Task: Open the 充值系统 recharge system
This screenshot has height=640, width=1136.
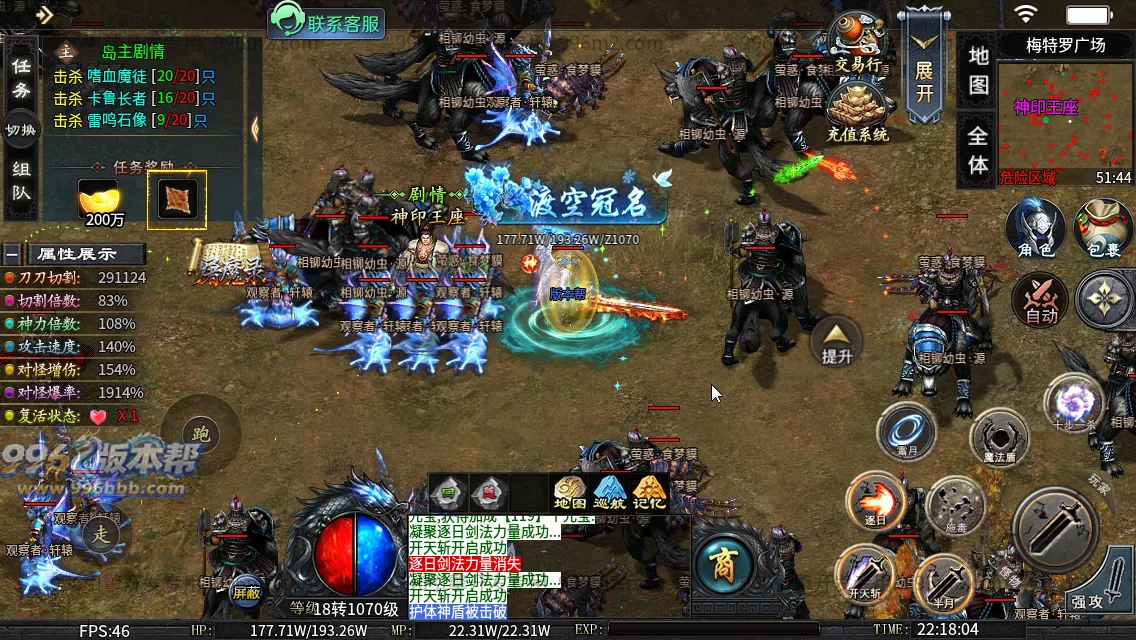Action: coord(857,113)
